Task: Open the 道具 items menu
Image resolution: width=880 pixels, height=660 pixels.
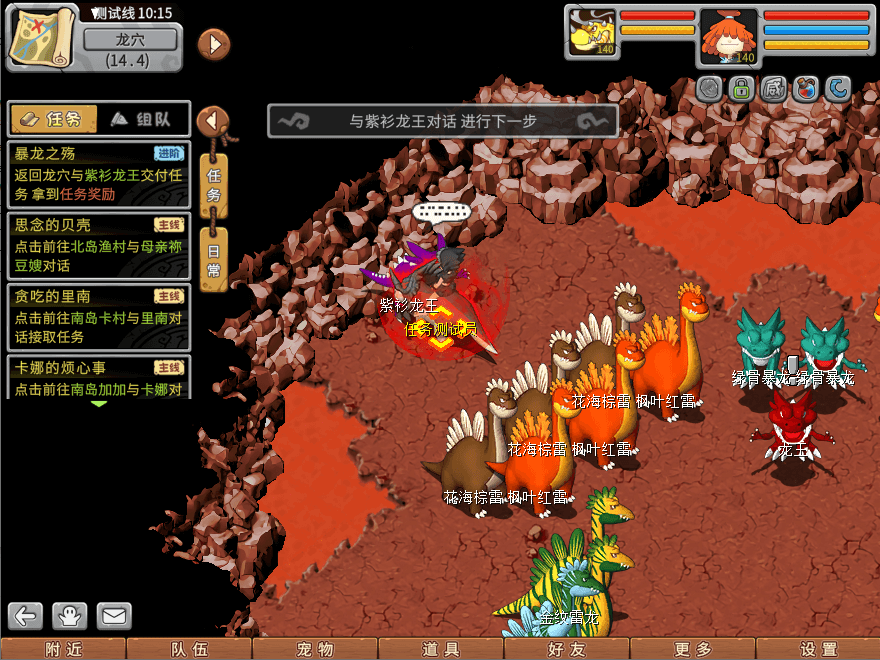Action: point(441,649)
